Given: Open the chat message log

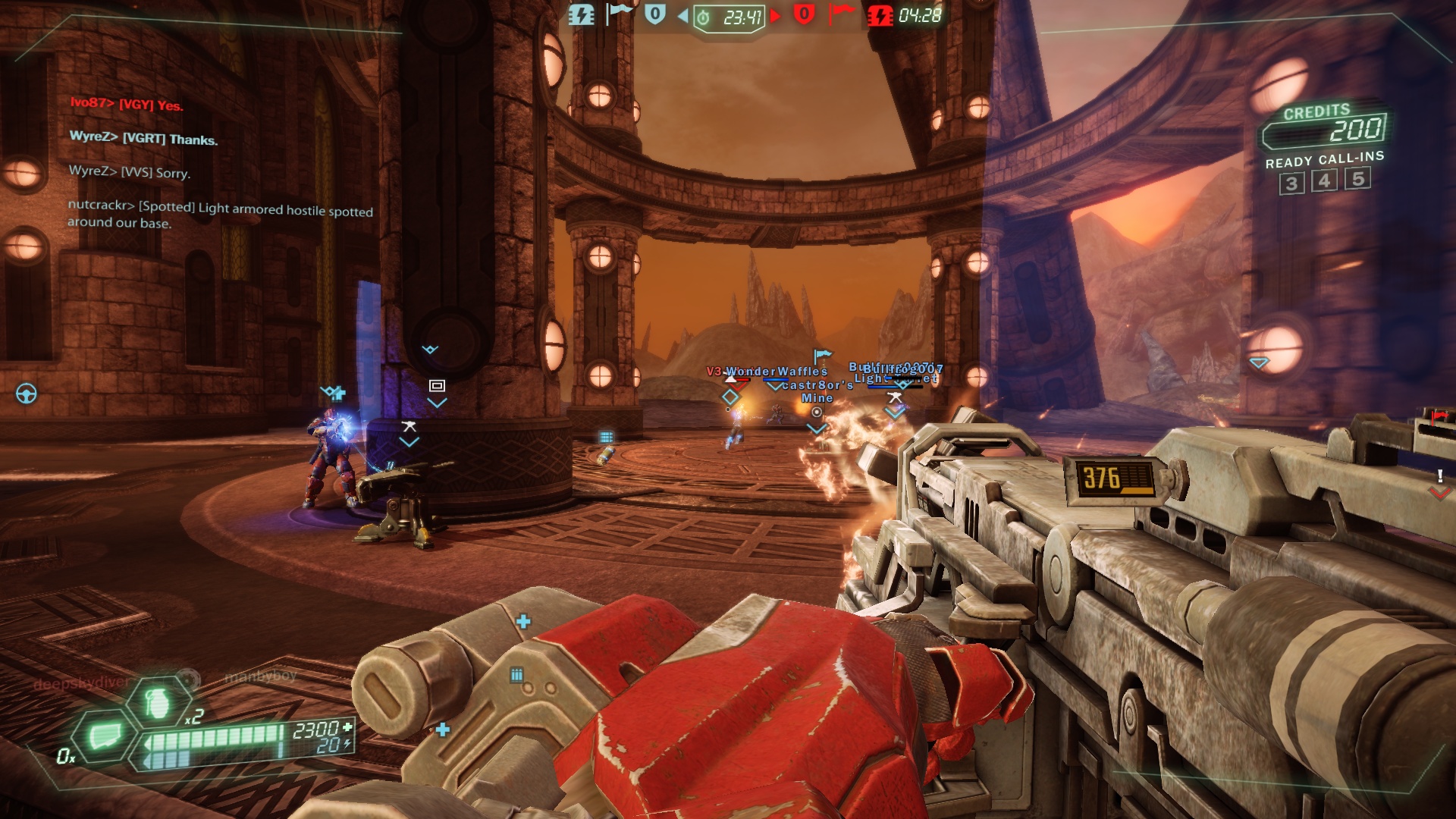Looking at the screenshot, I should (220, 163).
